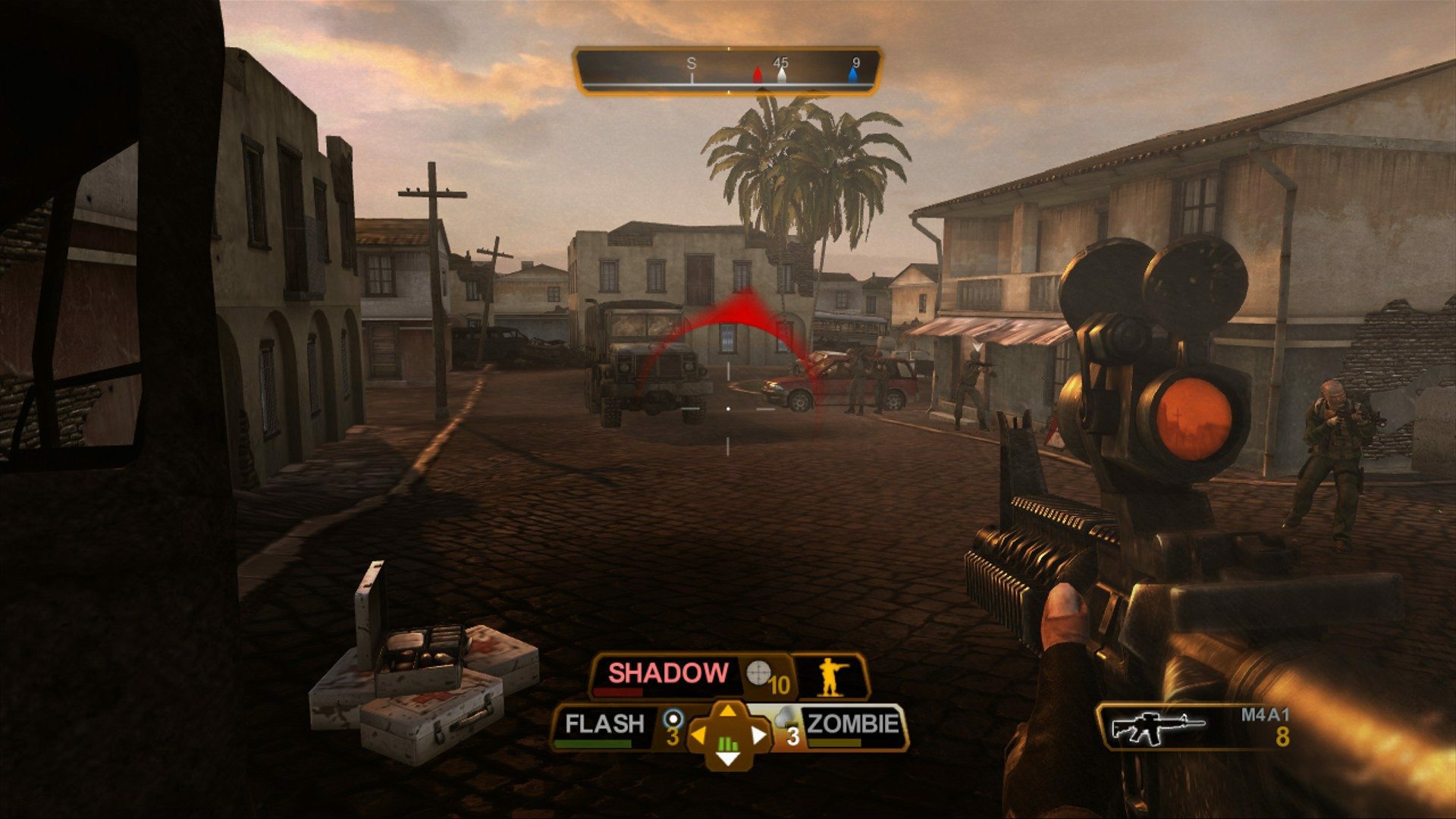Image resolution: width=1456 pixels, height=819 pixels.
Task: Select the SHADOW squadmate nameplate
Action: (x=667, y=672)
